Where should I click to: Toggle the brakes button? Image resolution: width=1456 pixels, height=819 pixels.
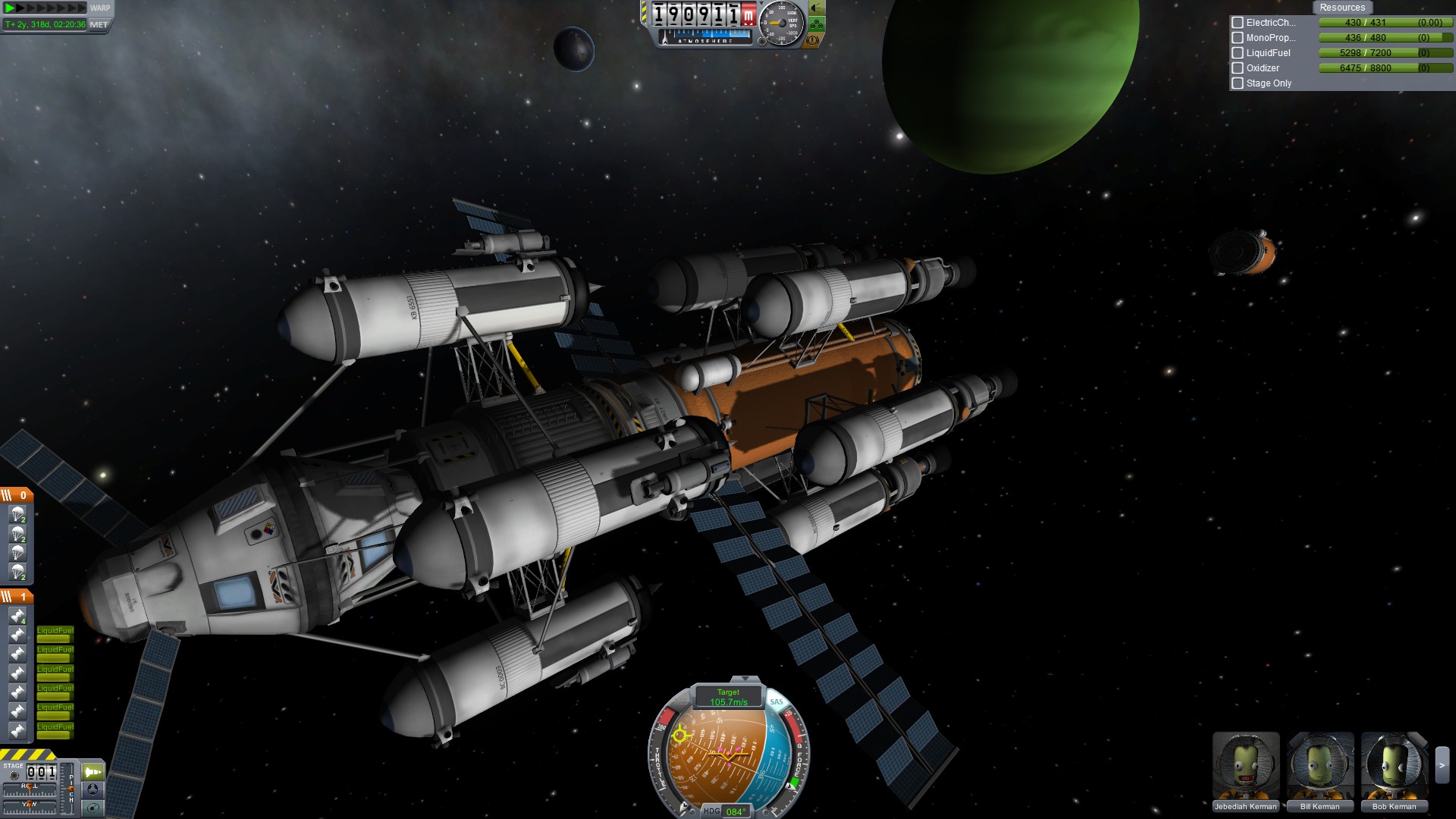[x=814, y=40]
